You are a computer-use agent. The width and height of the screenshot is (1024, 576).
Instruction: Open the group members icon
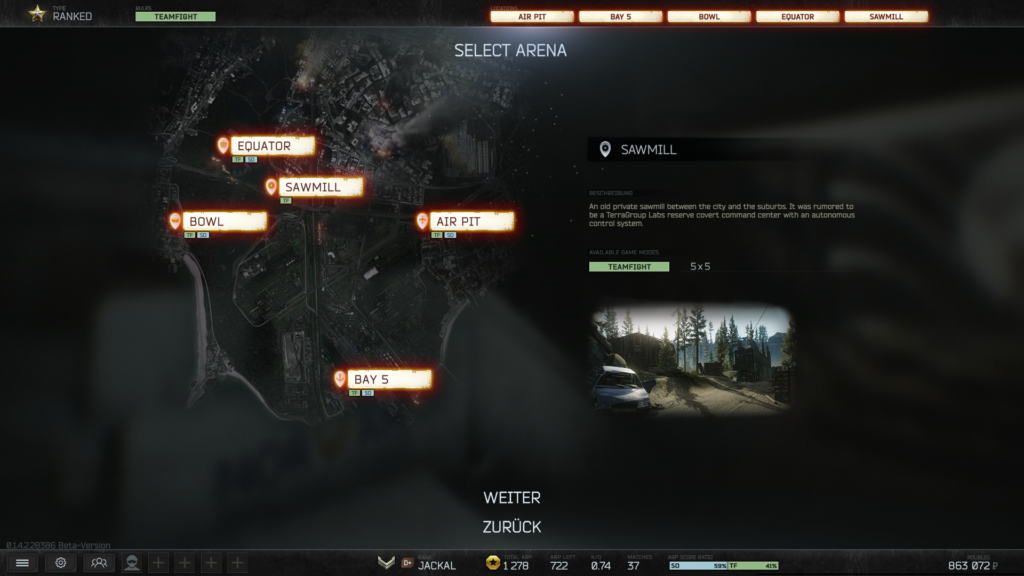click(x=98, y=563)
